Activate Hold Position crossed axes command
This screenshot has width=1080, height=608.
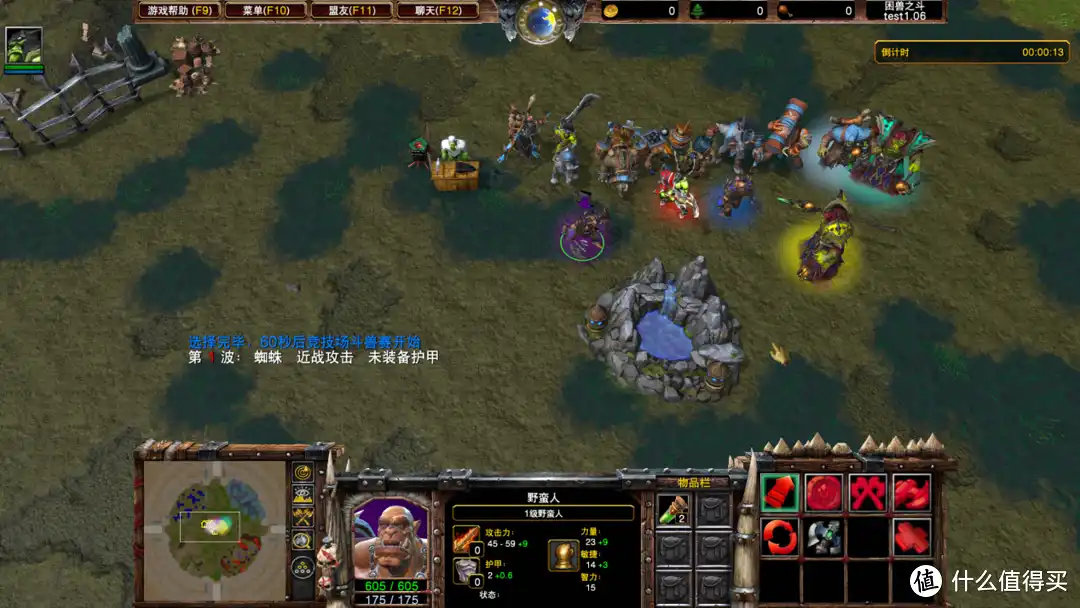point(868,492)
